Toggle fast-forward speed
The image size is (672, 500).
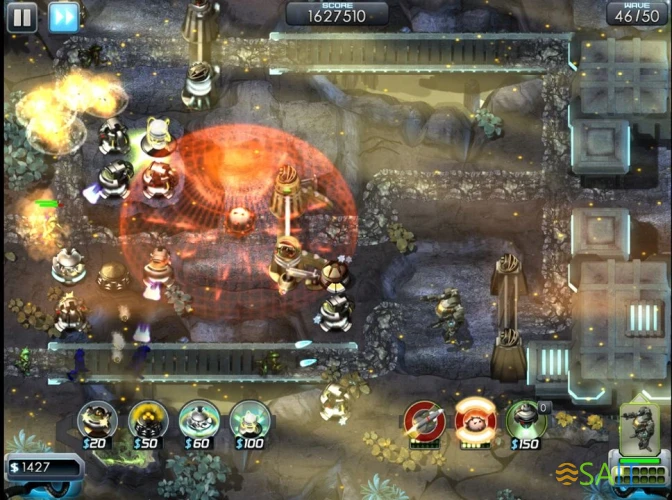63,16
